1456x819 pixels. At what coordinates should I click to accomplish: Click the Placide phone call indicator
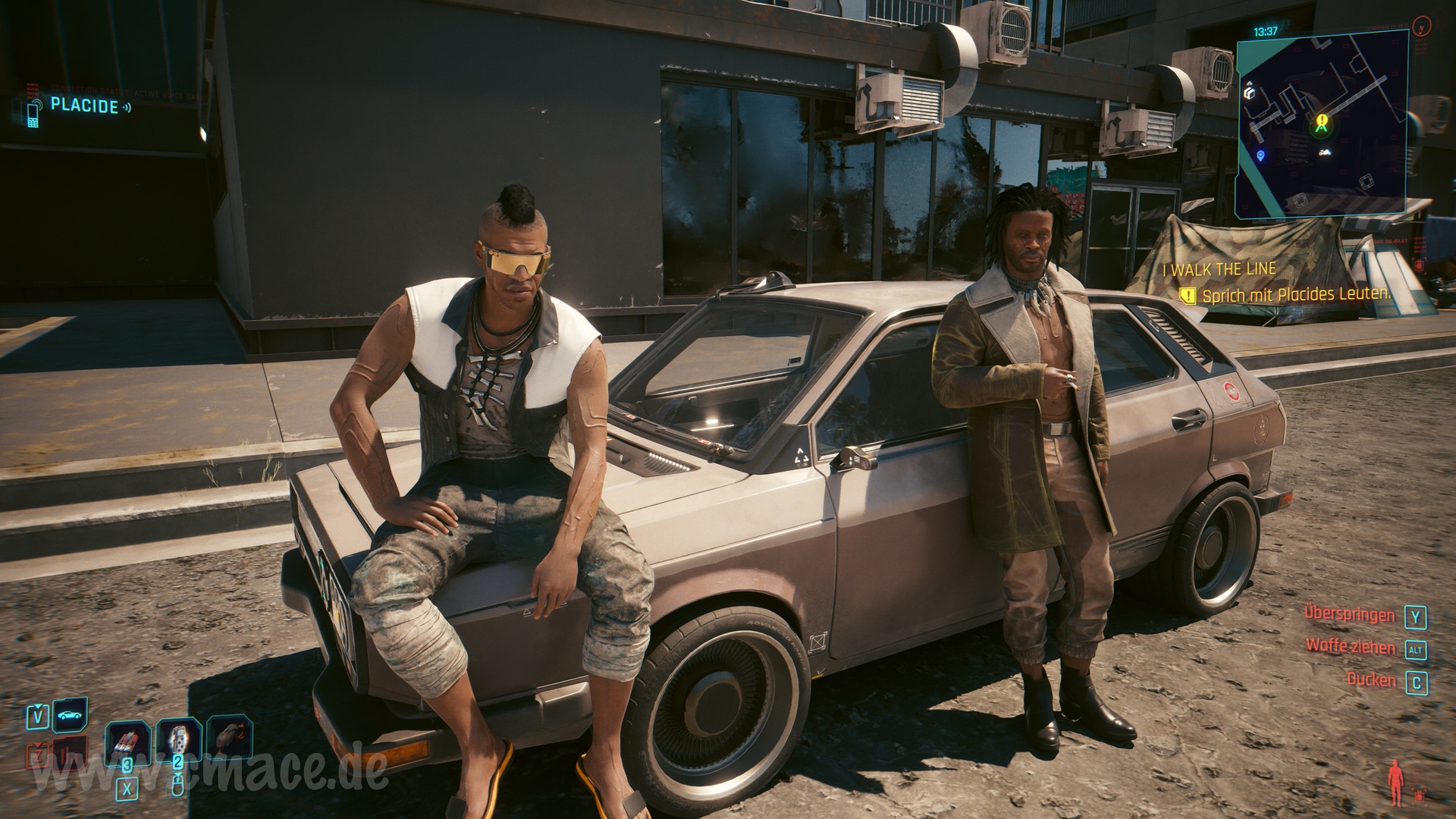tap(83, 106)
